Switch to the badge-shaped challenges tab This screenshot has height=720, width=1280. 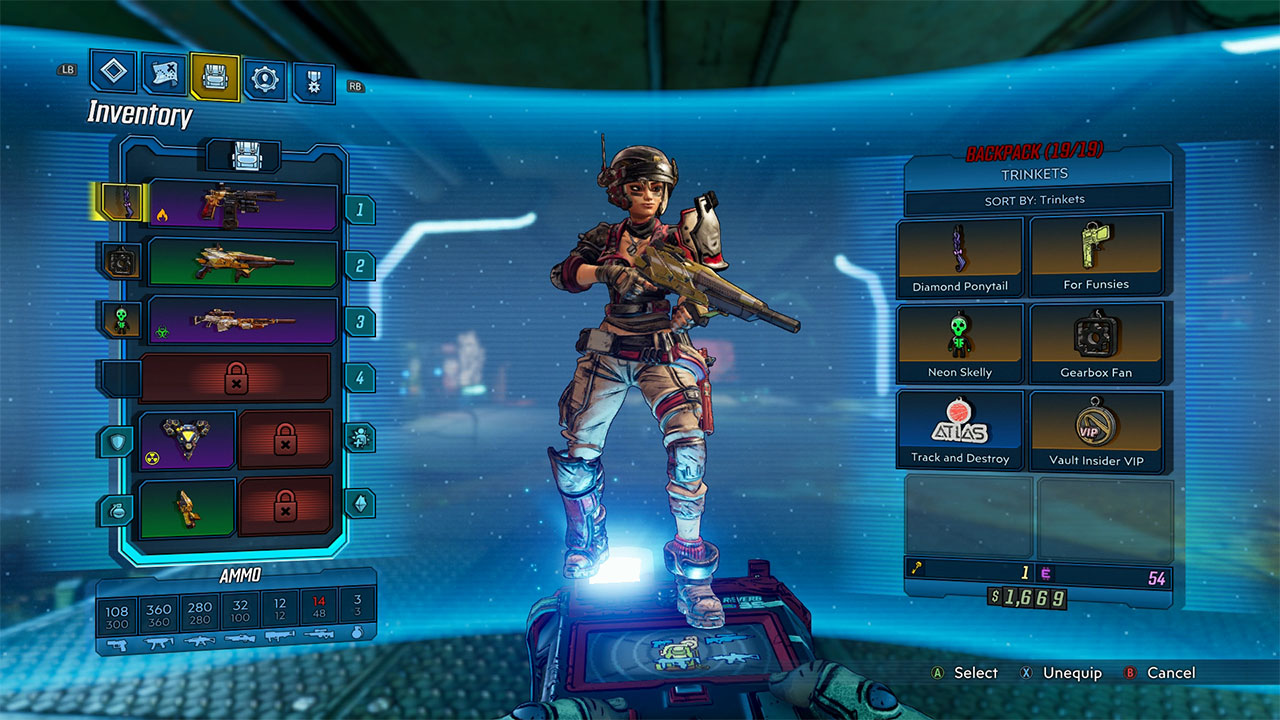coord(313,83)
